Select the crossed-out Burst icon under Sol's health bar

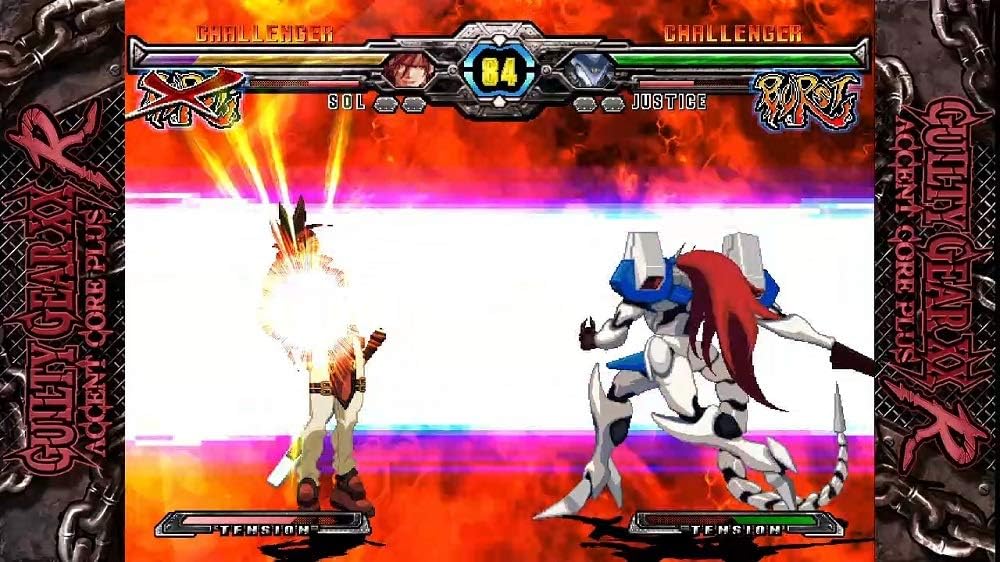[x=190, y=98]
